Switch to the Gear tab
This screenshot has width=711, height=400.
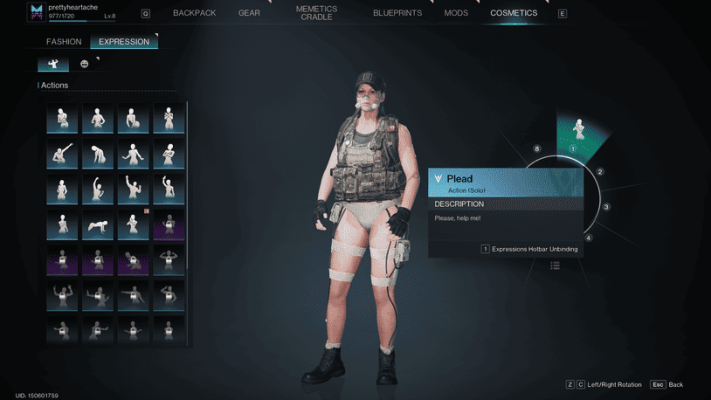click(x=249, y=13)
